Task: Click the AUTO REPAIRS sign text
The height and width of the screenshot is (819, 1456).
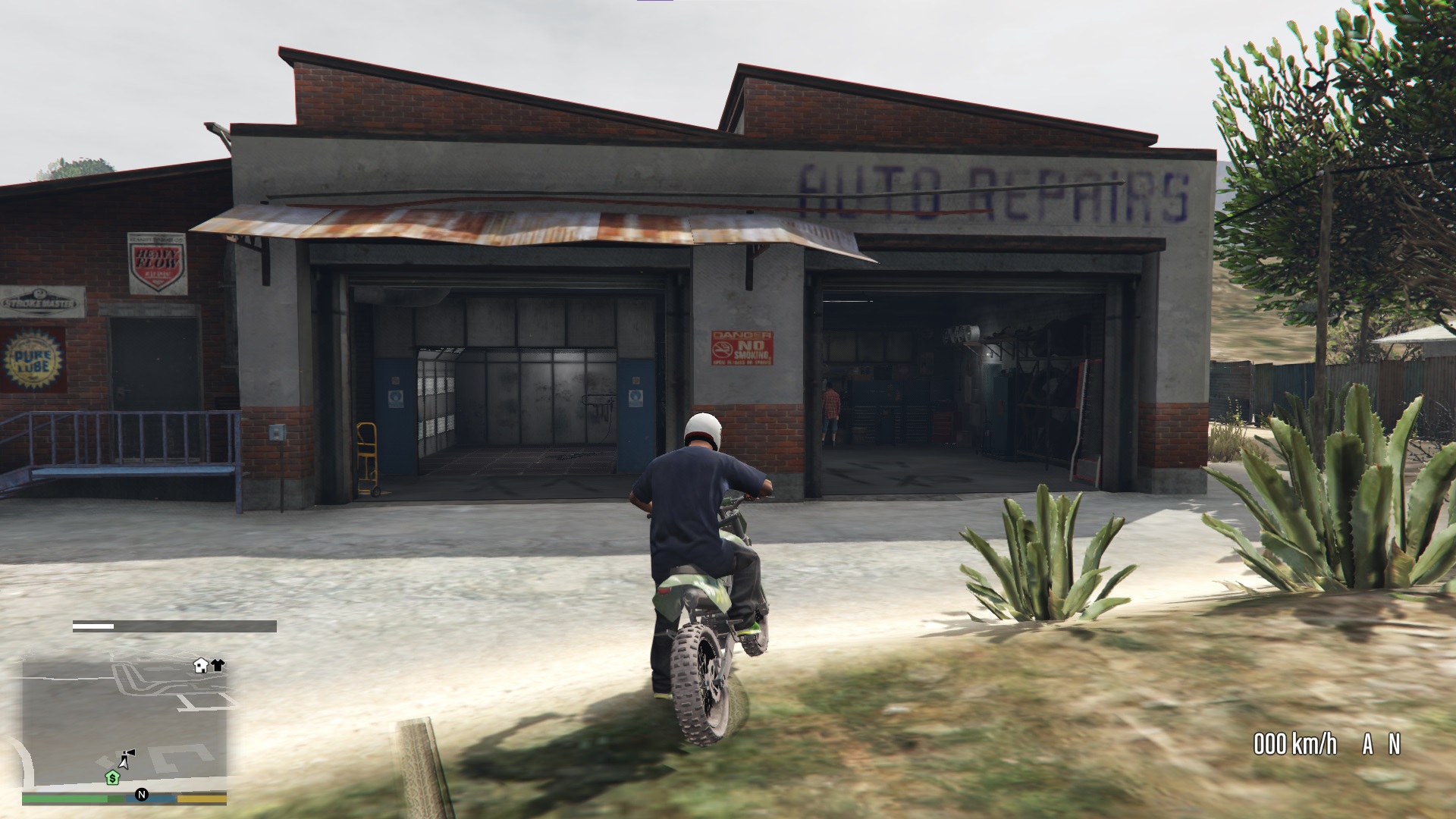Action: (993, 190)
